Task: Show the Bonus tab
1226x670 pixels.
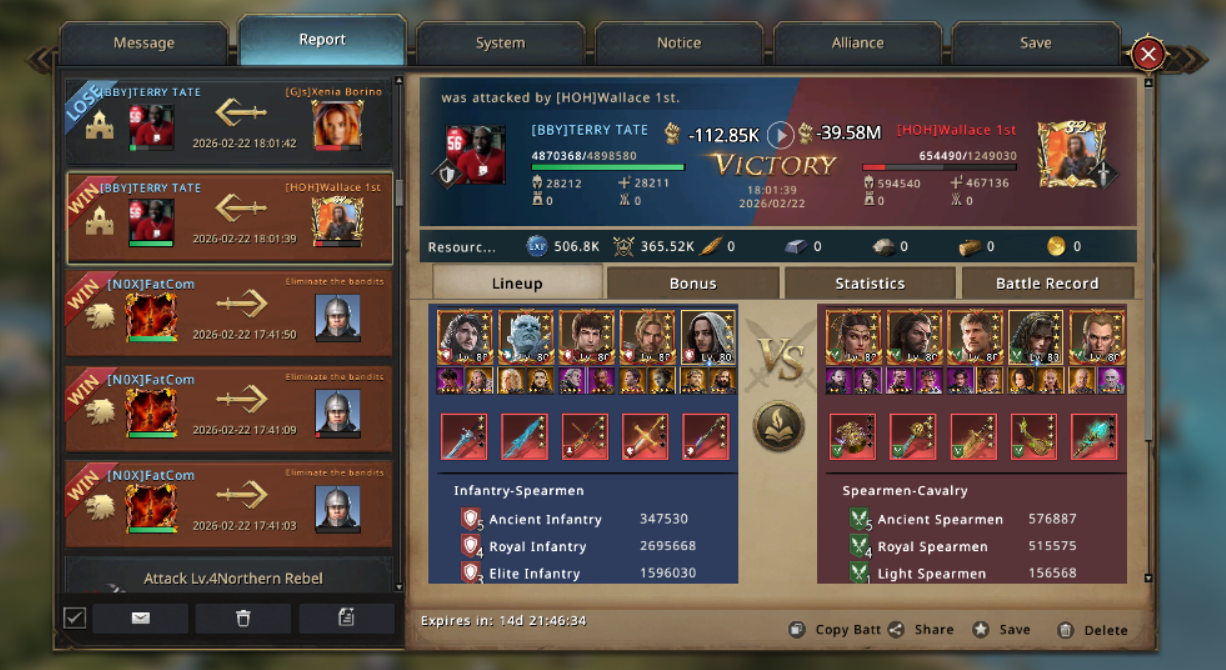Action: [692, 283]
